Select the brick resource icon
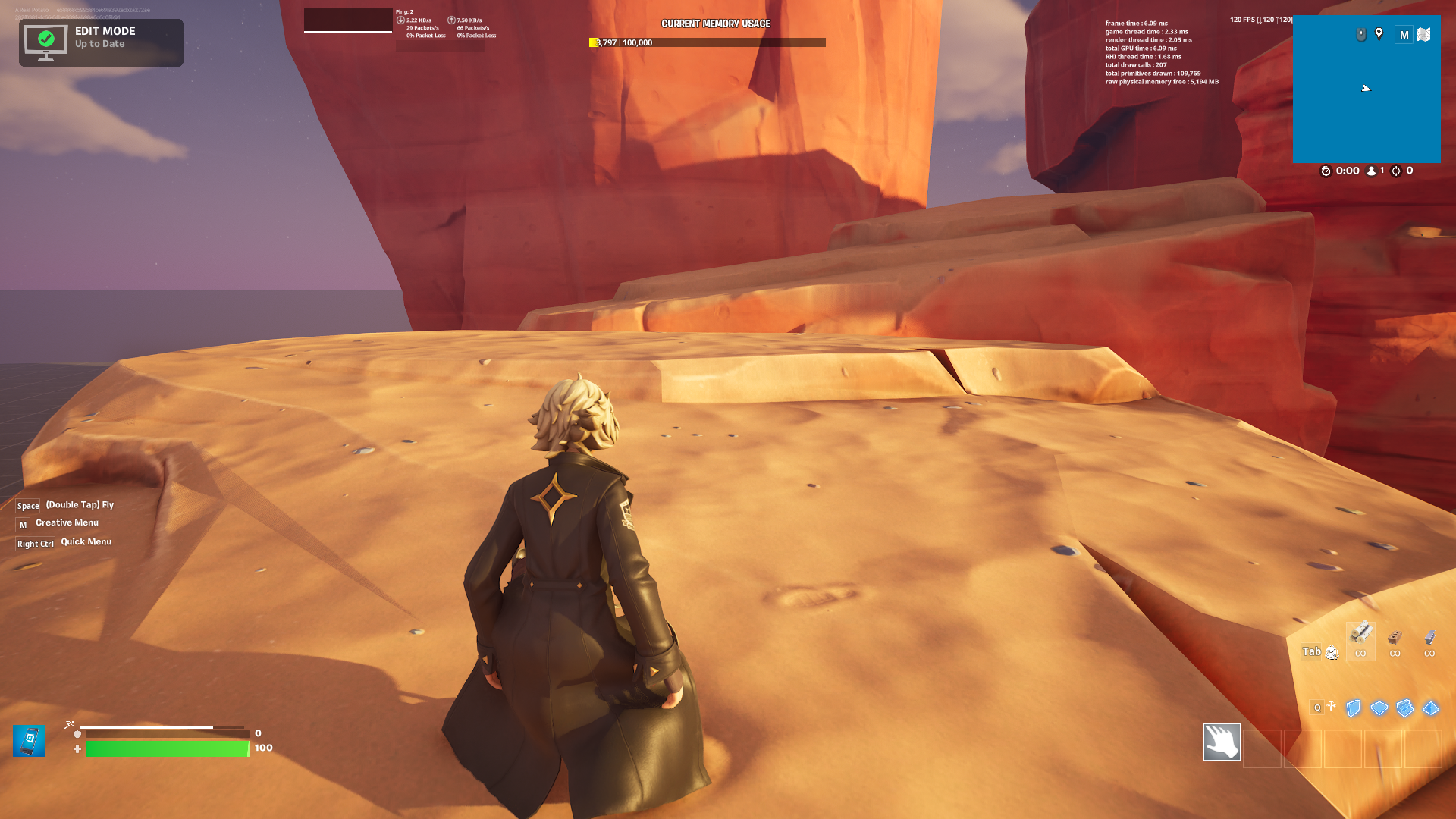Image resolution: width=1456 pixels, height=819 pixels. pos(1395,639)
